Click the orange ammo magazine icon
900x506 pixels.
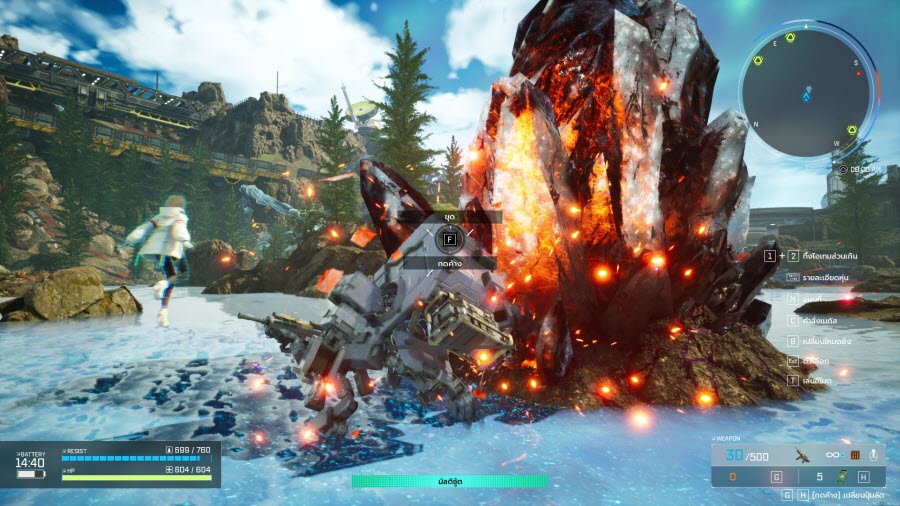point(856,455)
